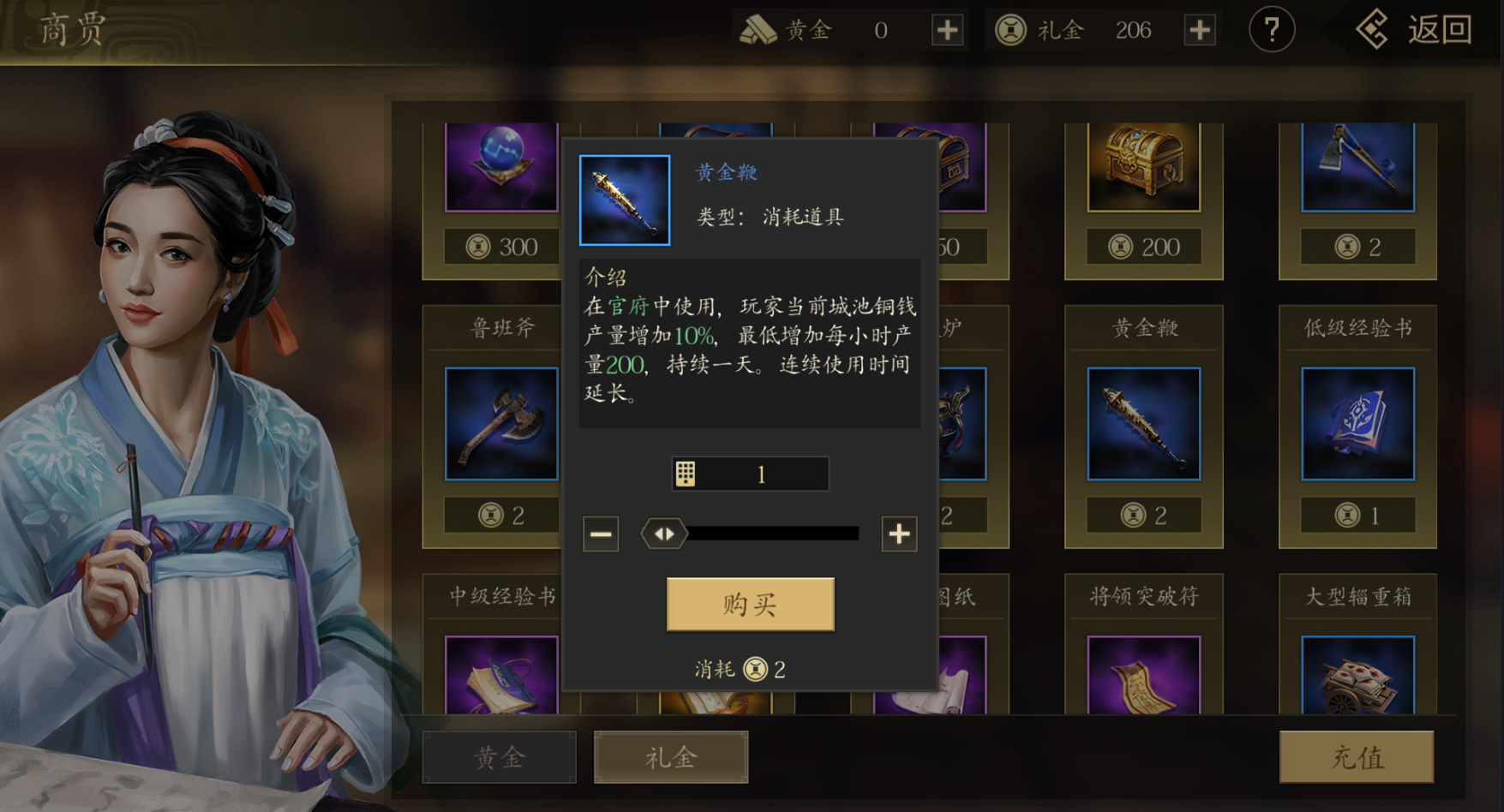Buy the item with the 购买 button
Viewport: 1504px width, 812px height.
click(x=750, y=605)
